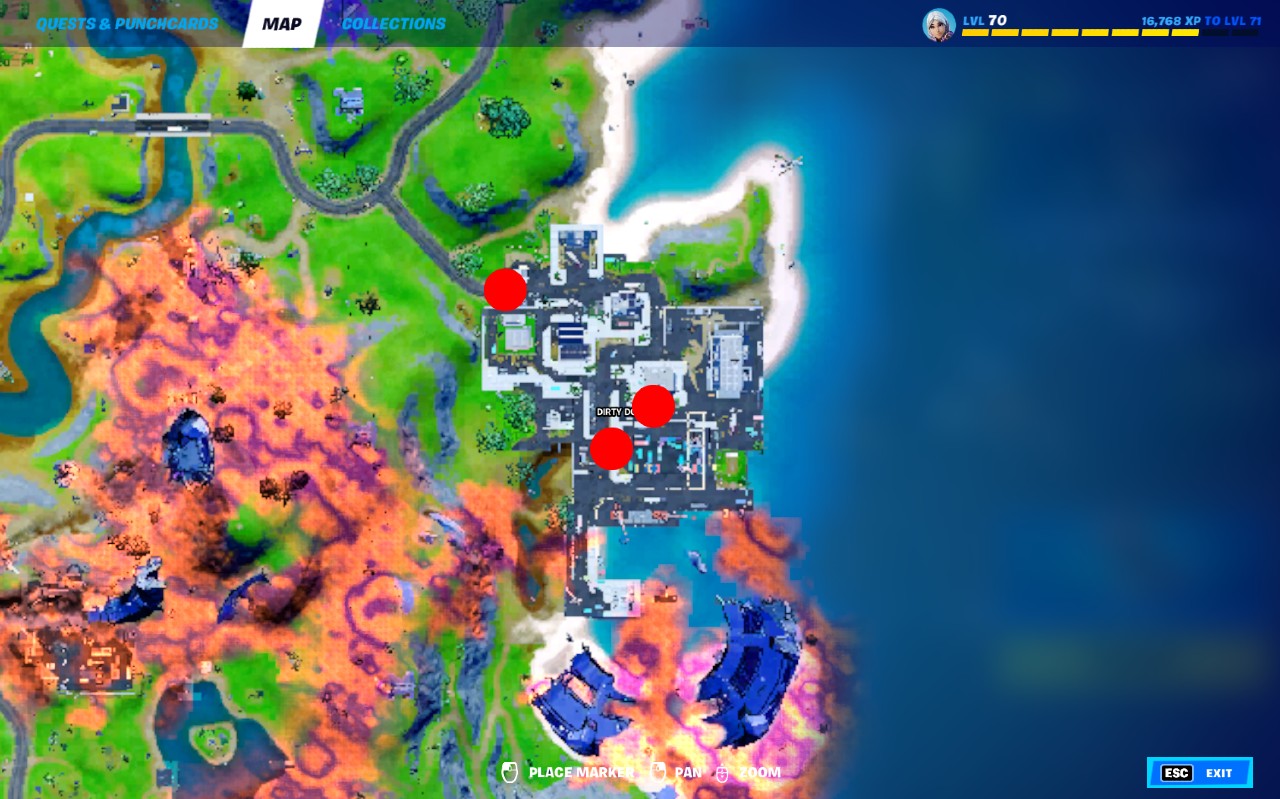The image size is (1280, 799).
Task: Select the red marker near Dirty Docks label
Action: [653, 406]
